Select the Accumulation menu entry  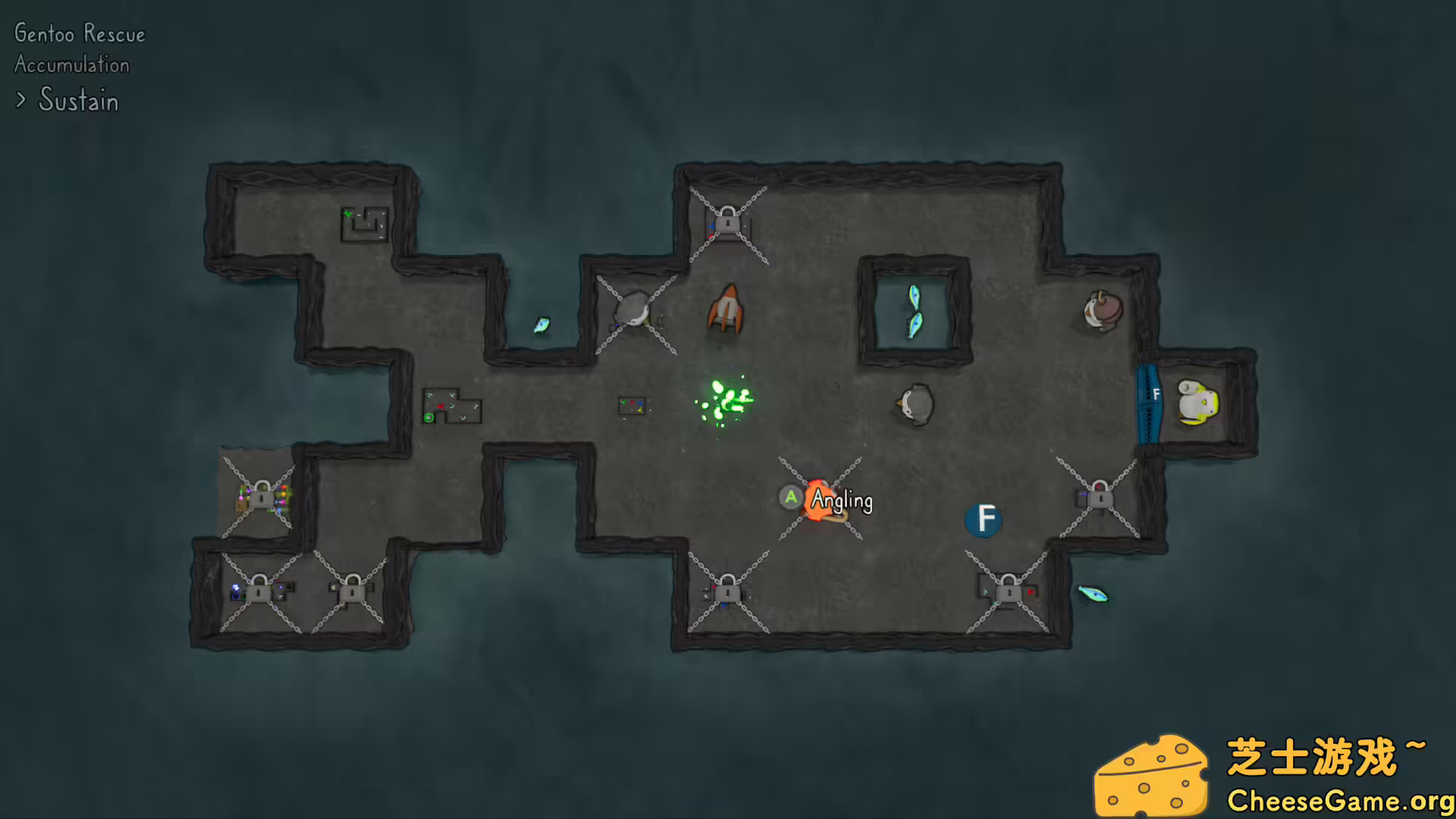(x=71, y=65)
